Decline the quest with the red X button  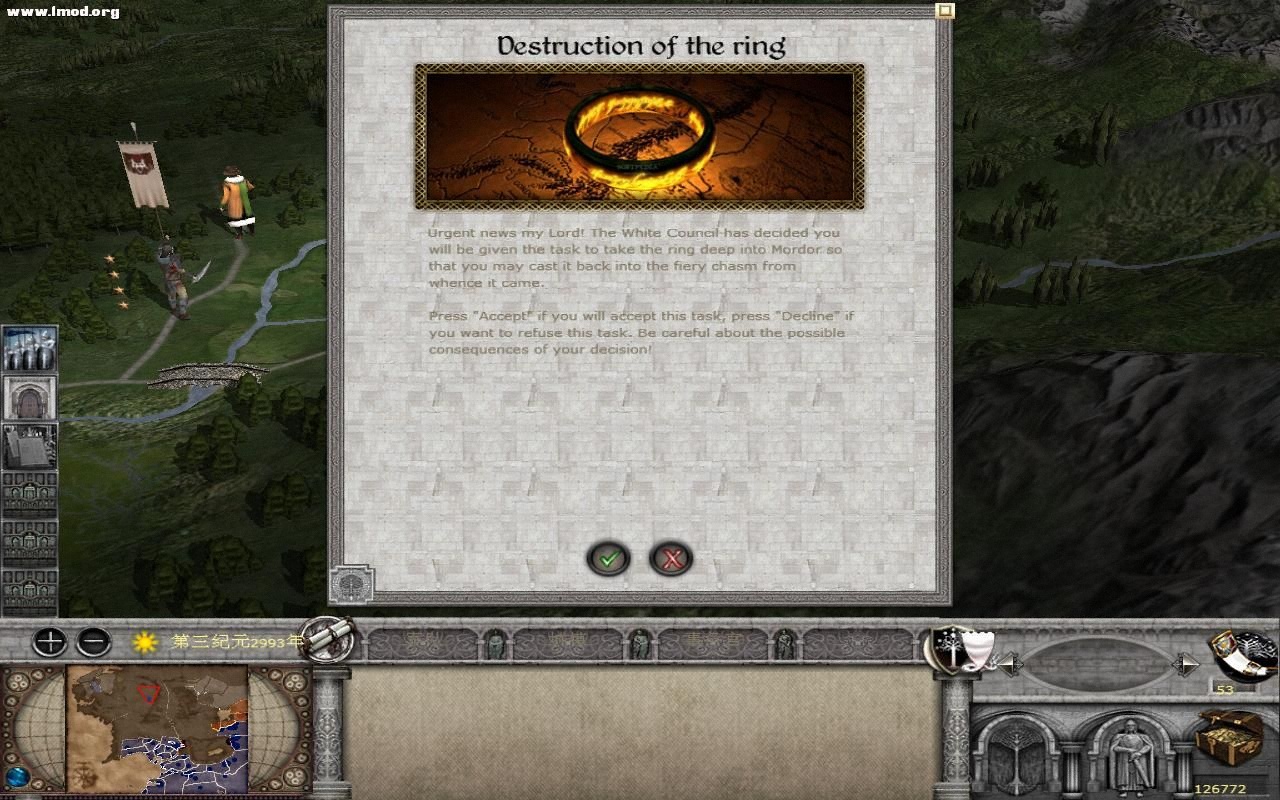tap(673, 559)
